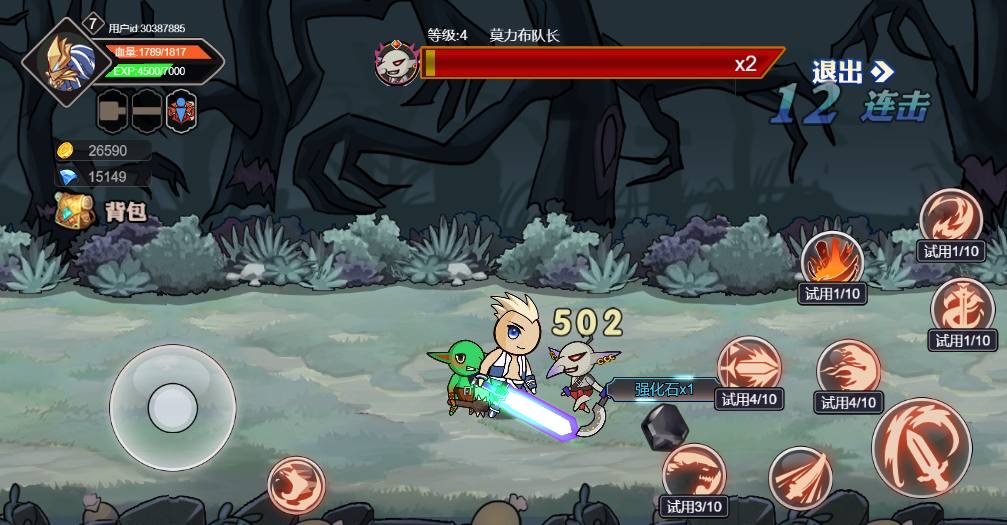This screenshot has width=1007, height=525.
Task: Exit the stage with 退出
Action: pos(851,71)
